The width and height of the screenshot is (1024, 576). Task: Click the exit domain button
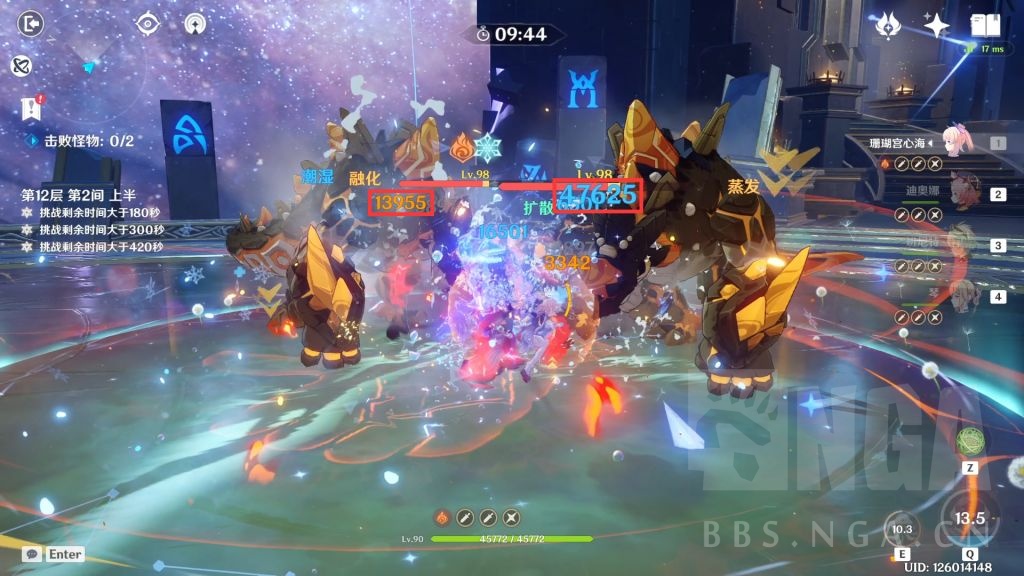click(32, 23)
